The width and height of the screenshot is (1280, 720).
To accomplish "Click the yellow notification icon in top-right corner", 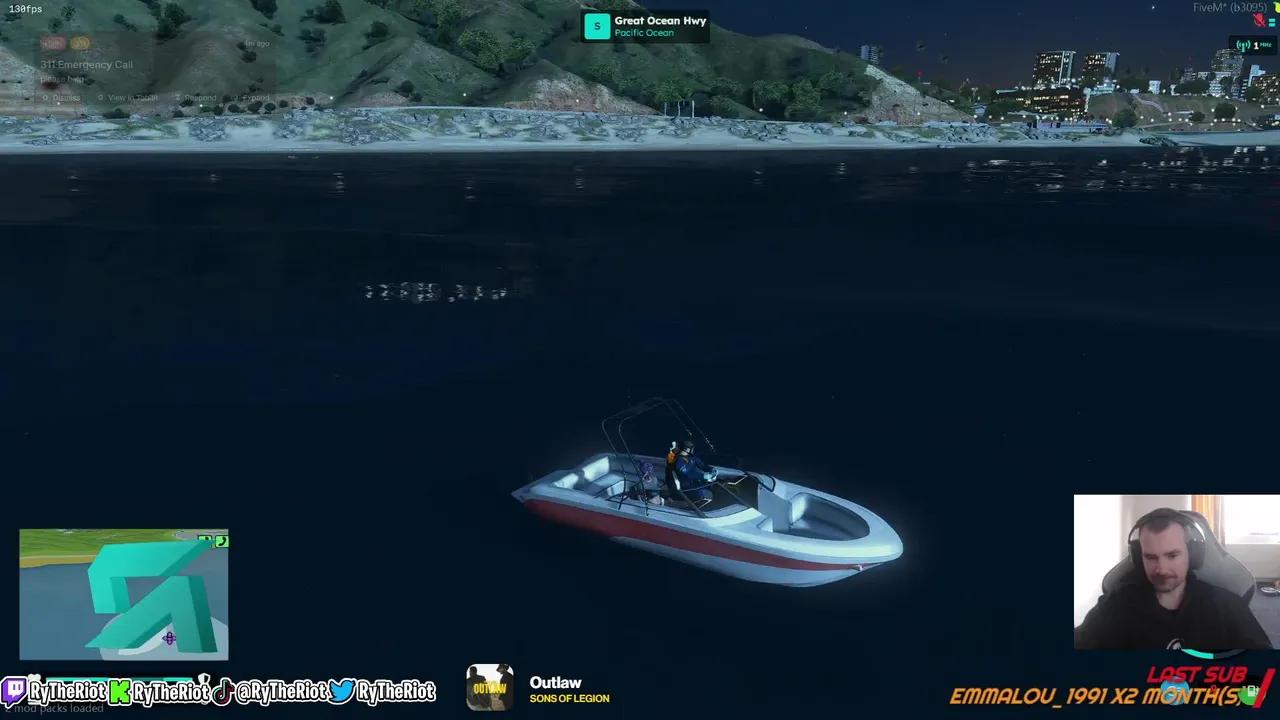I will tap(1277, 7).
